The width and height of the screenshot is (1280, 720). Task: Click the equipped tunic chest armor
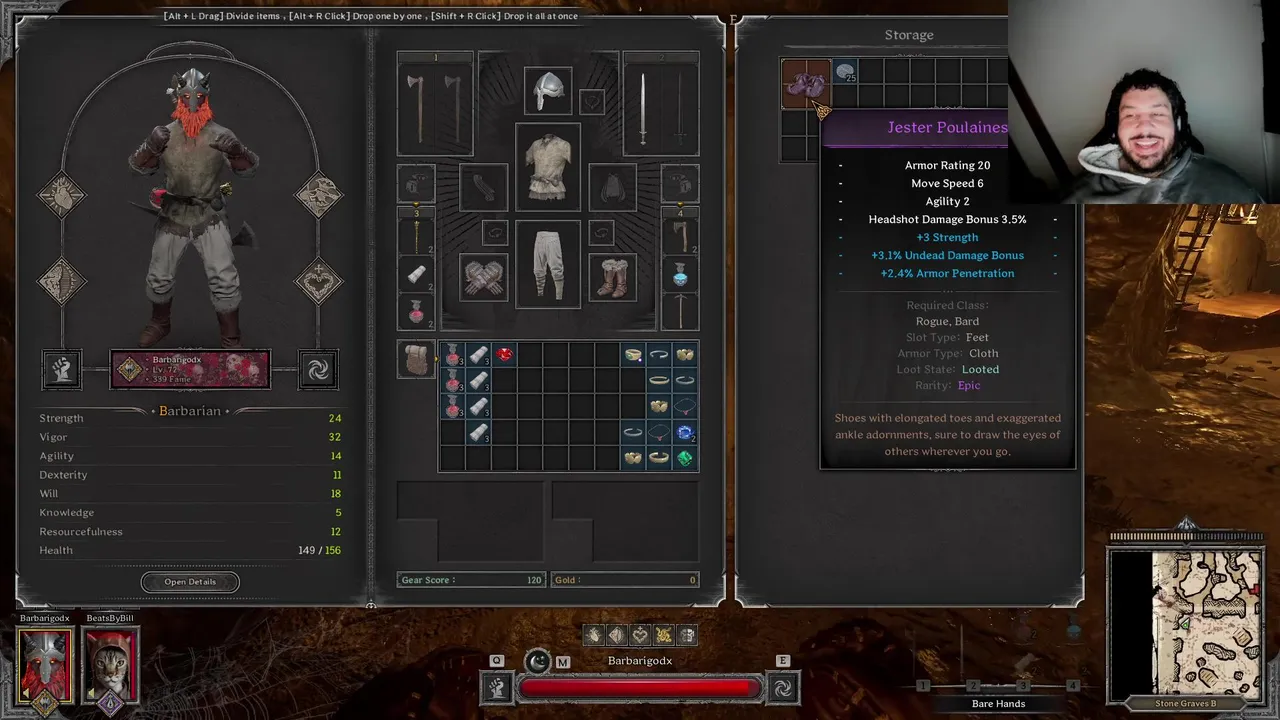(547, 166)
